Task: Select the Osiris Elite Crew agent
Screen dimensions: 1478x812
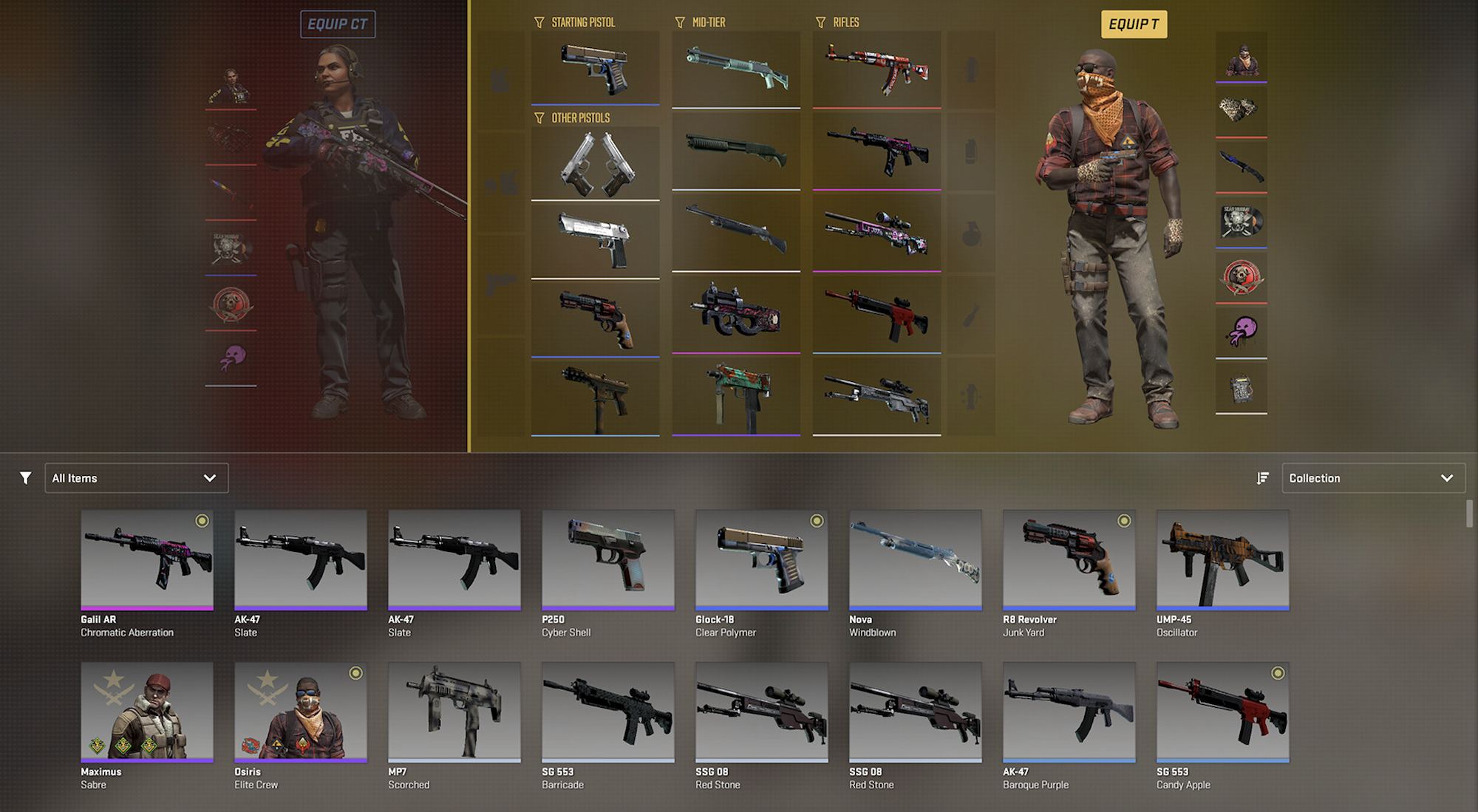Action: [301, 712]
